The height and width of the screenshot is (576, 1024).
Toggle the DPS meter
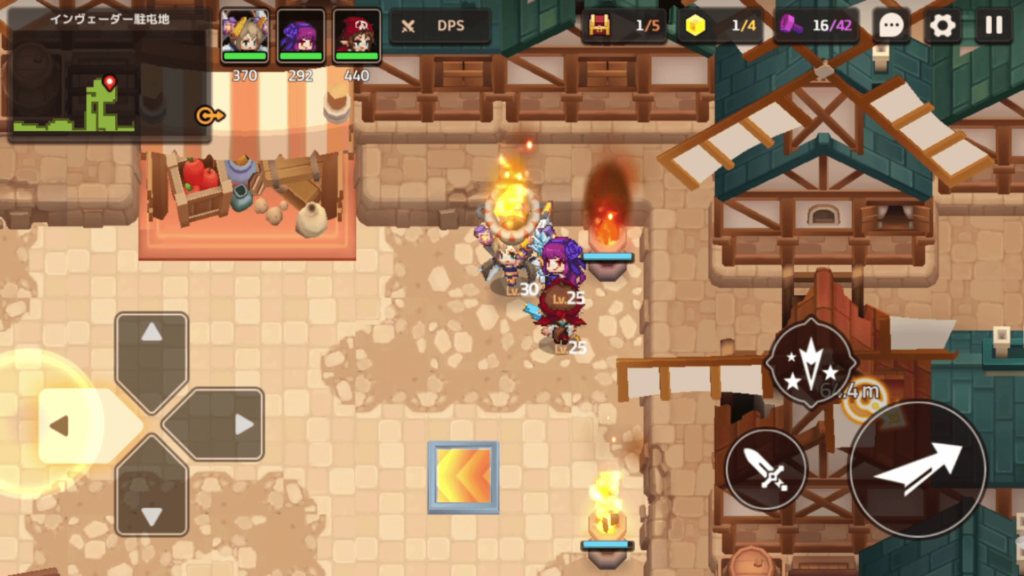tap(439, 26)
